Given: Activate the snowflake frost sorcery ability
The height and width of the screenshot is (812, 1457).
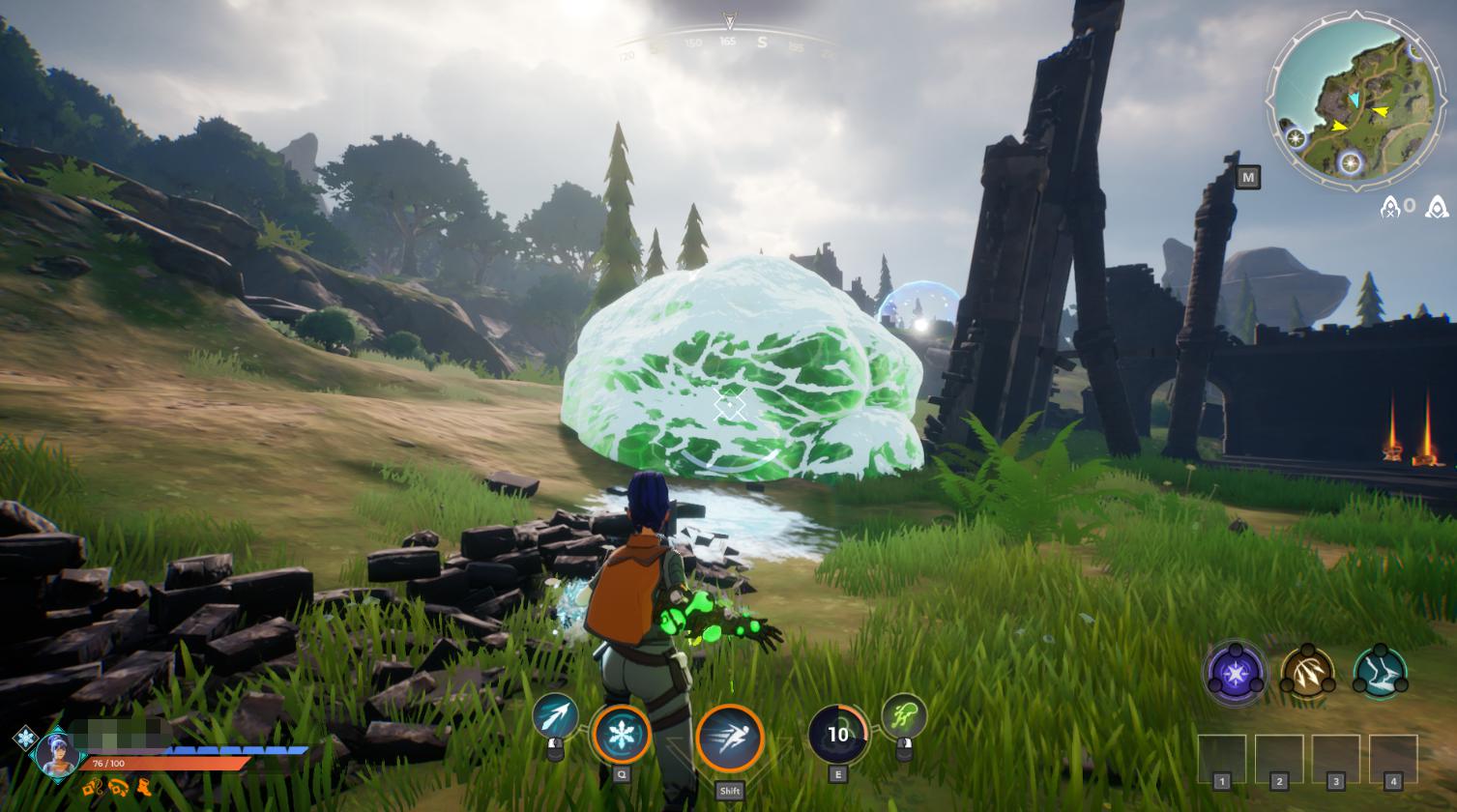Looking at the screenshot, I should coord(621,735).
